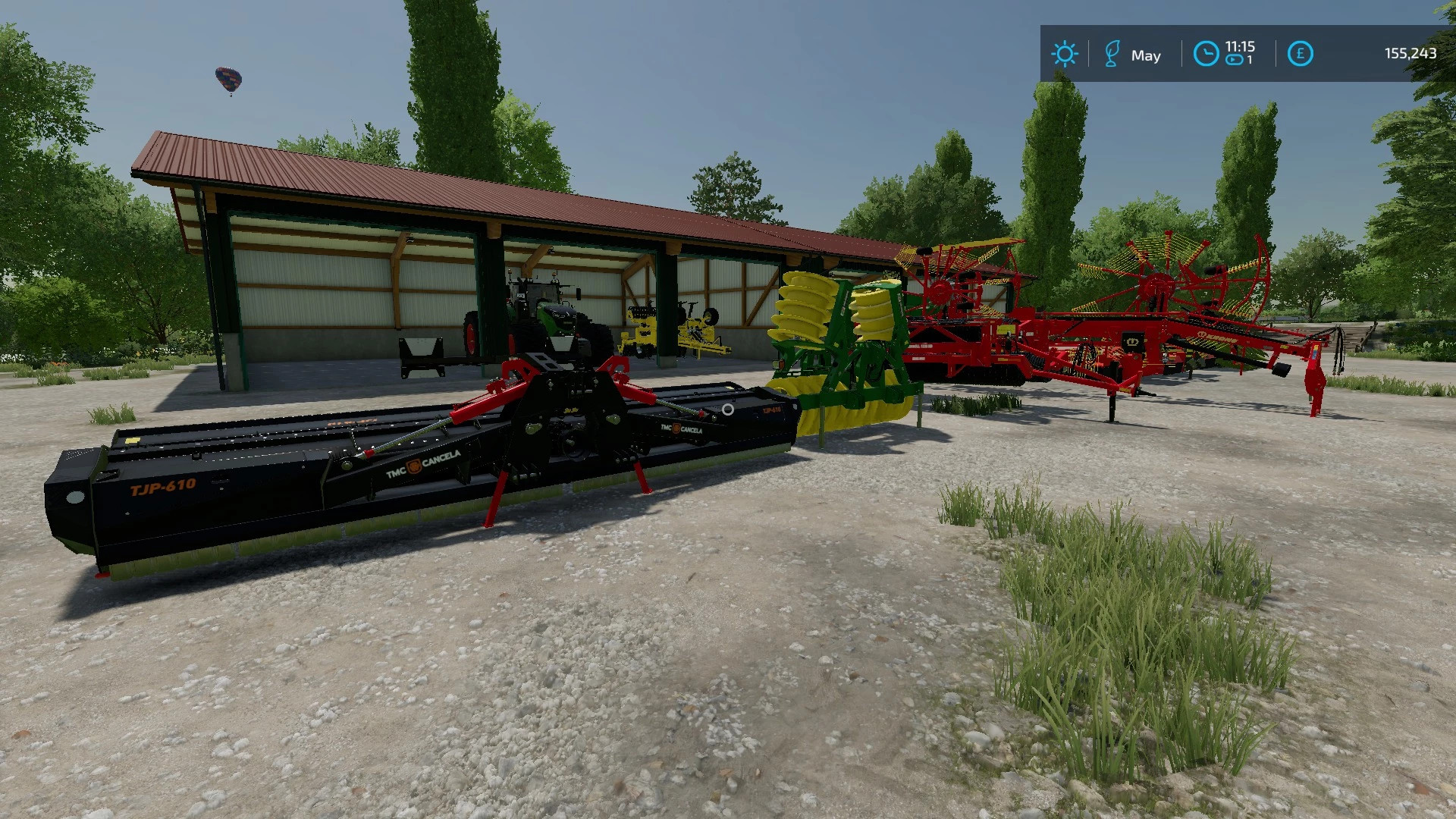Click the play icon under the clock time

click(x=1233, y=61)
